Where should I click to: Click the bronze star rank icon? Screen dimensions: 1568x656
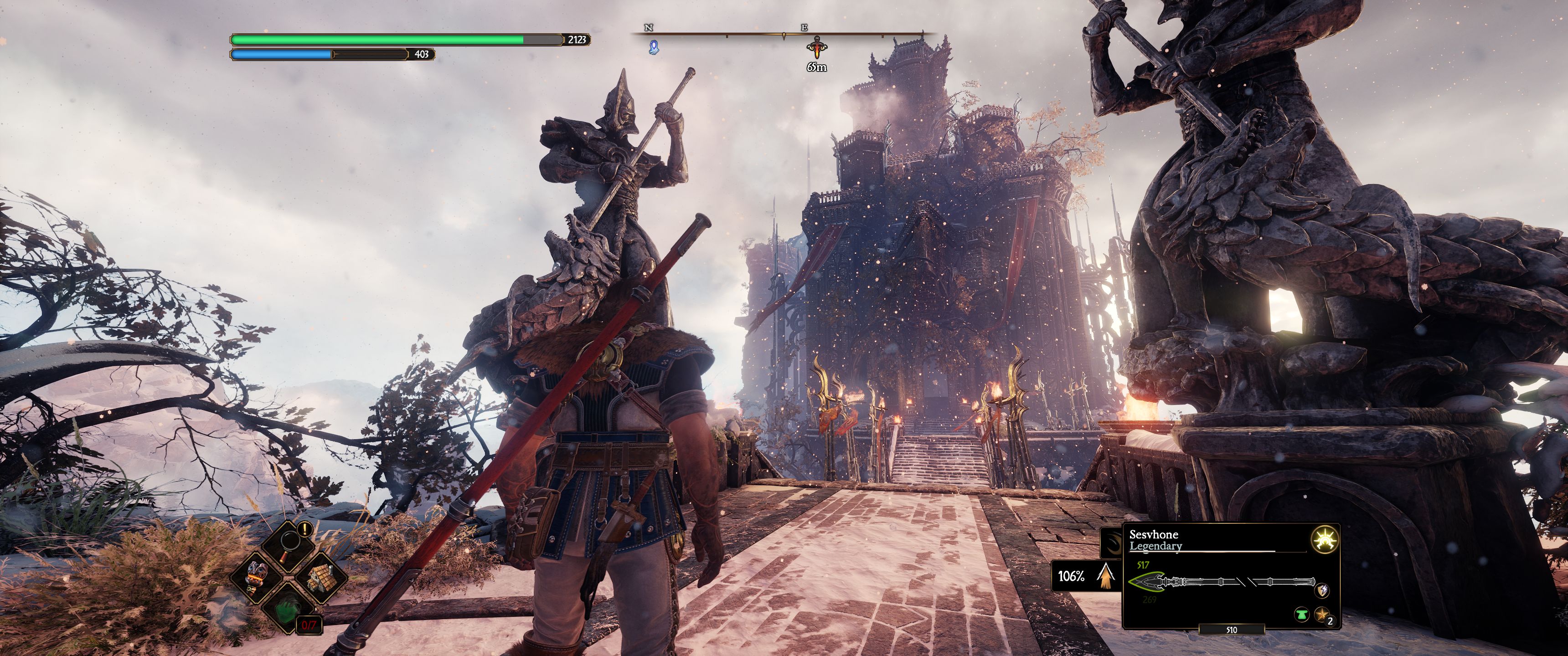(1321, 615)
